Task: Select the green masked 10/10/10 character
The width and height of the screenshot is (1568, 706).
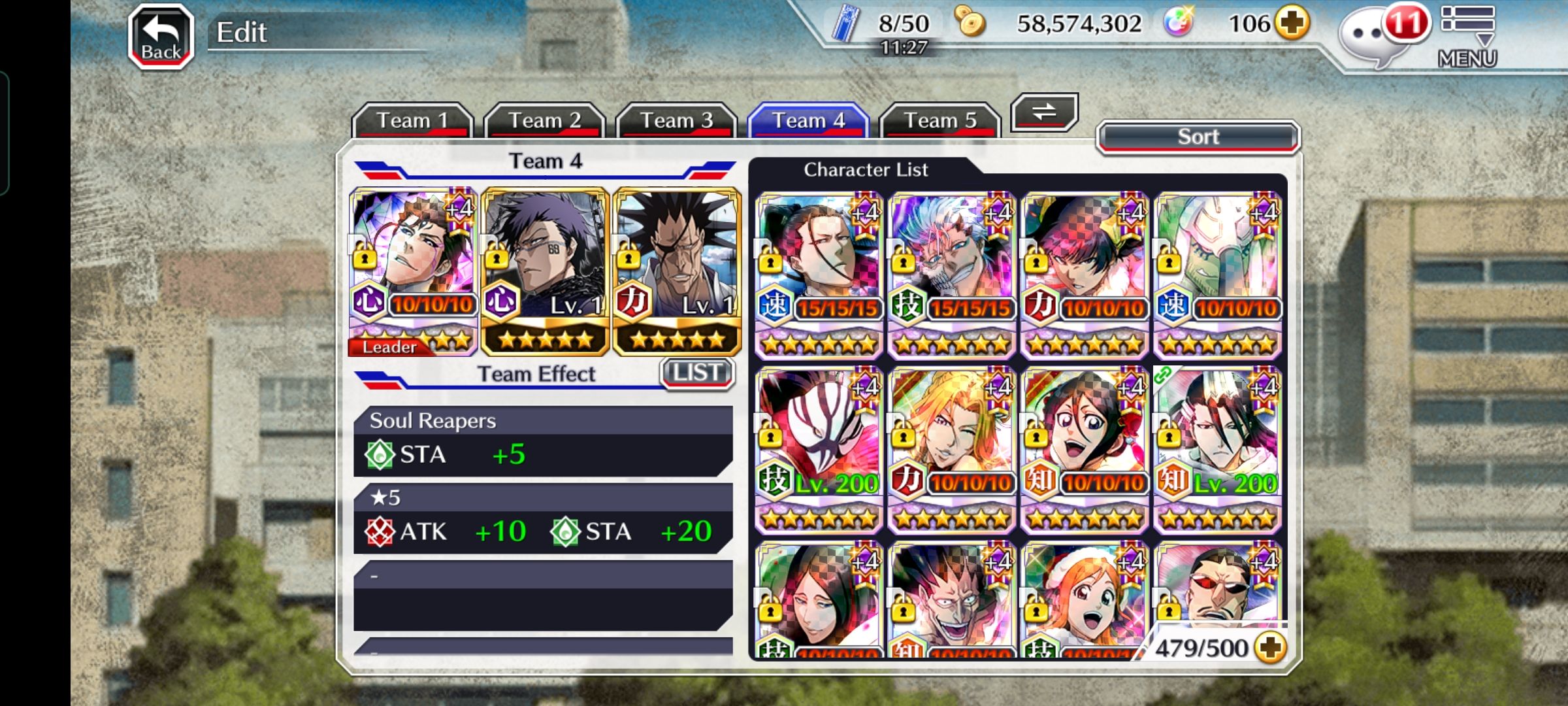Action: tap(1217, 275)
